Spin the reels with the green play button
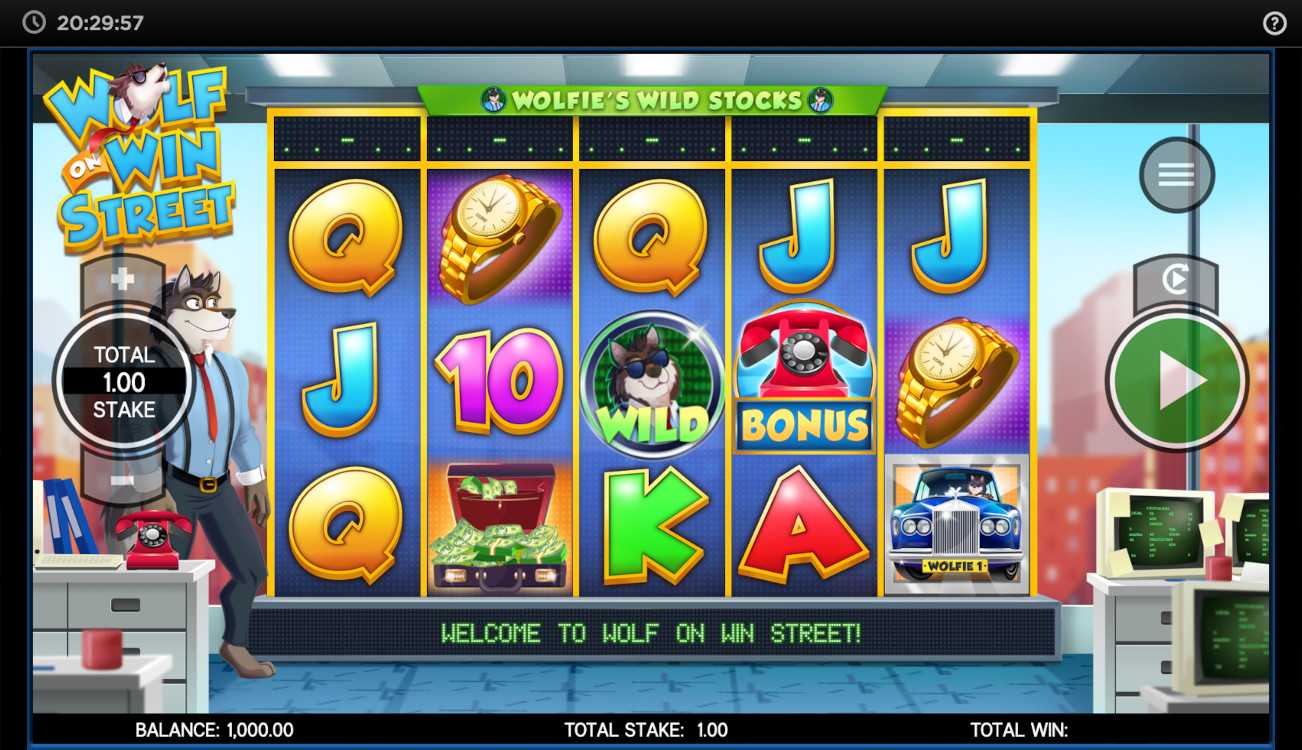The height and width of the screenshot is (750, 1302). tap(1176, 380)
